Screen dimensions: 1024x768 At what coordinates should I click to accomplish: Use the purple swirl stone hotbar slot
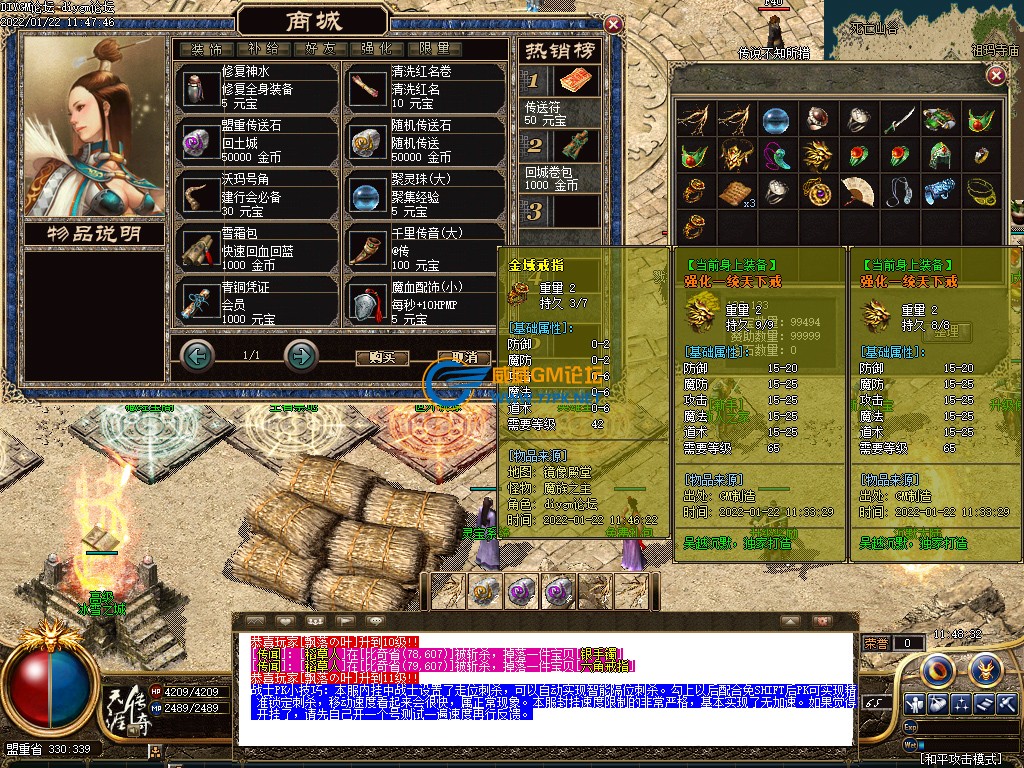[x=521, y=591]
